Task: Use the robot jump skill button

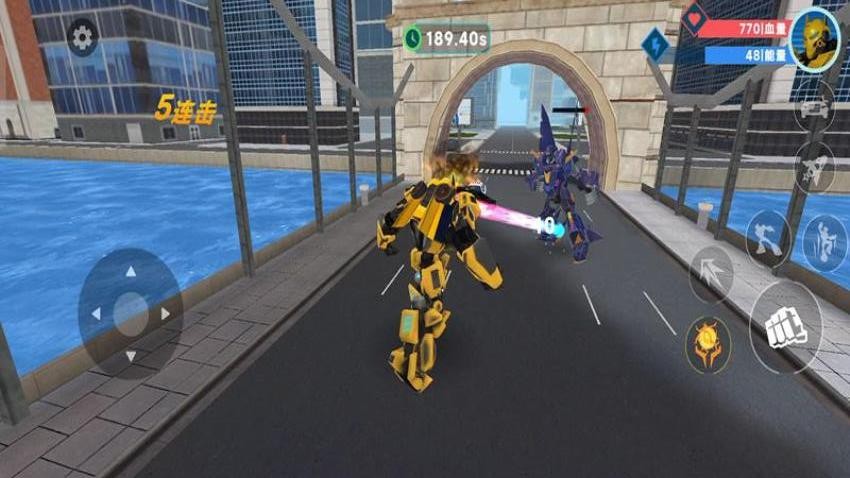Action: point(825,241)
